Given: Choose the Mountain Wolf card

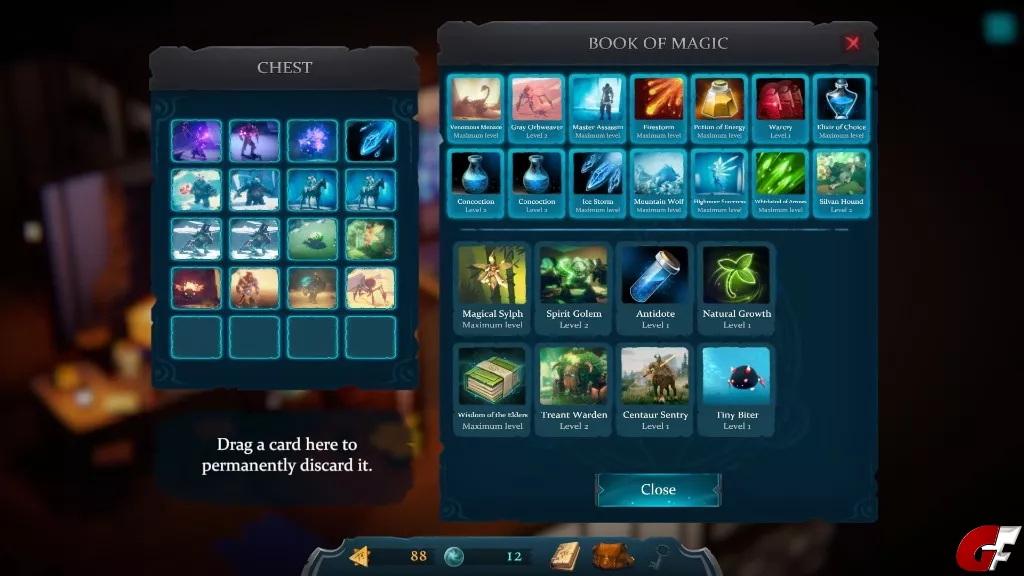Looking at the screenshot, I should [659, 181].
